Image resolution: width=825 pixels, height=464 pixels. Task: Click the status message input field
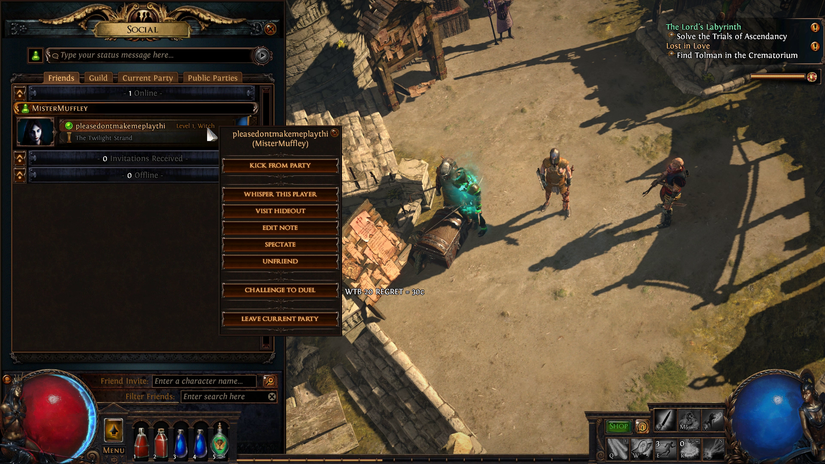click(150, 55)
